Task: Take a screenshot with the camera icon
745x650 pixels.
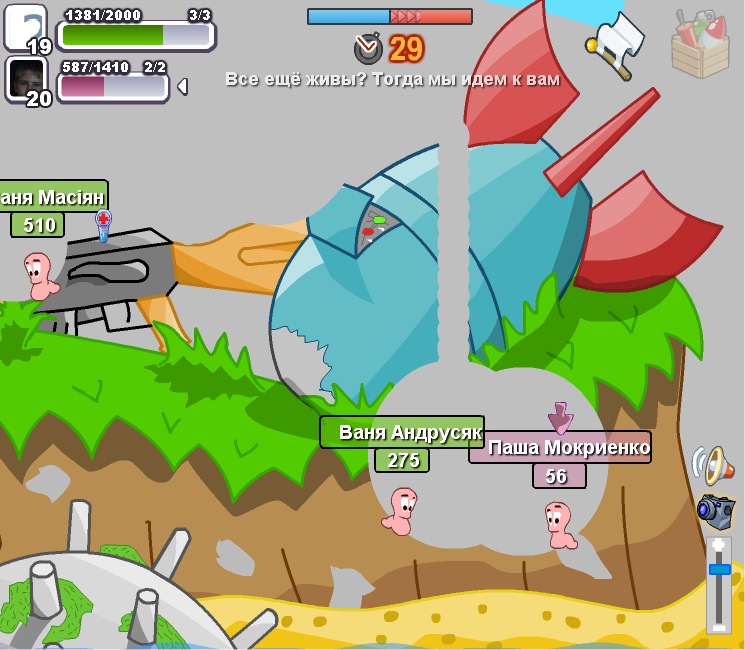Action: 715,511
